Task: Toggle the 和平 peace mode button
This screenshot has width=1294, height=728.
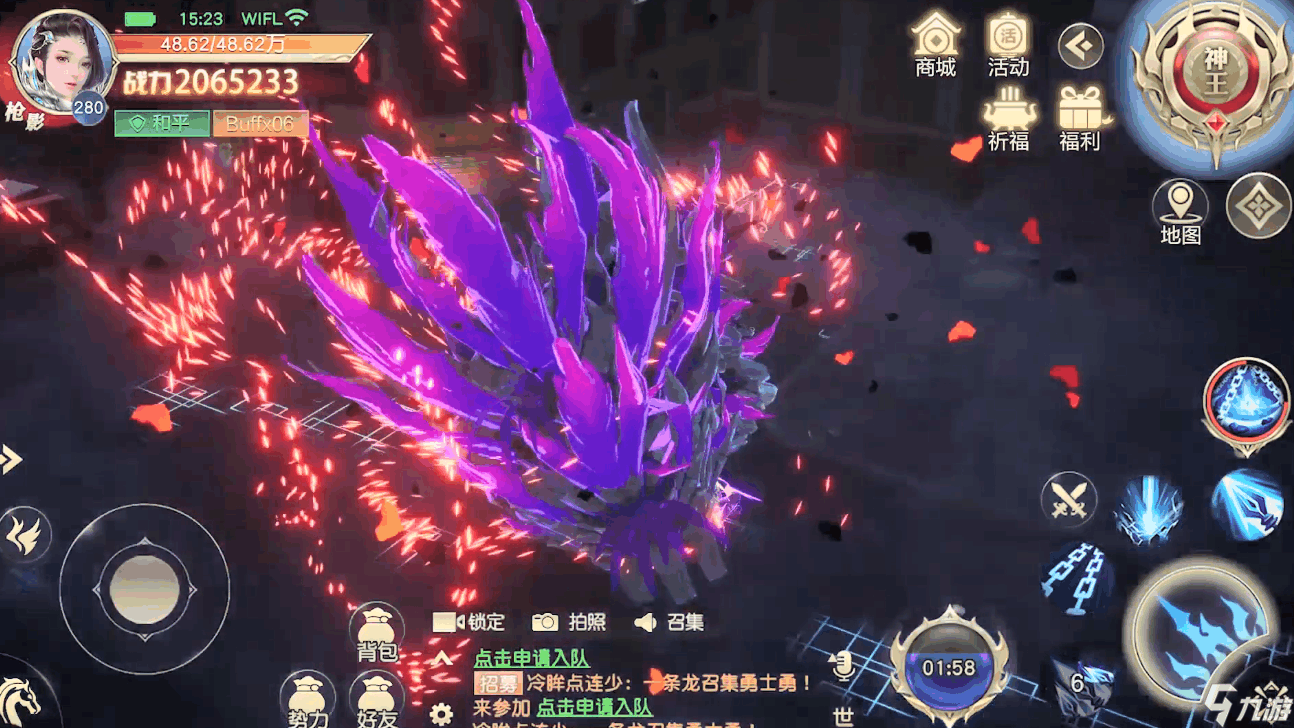Action: point(161,123)
